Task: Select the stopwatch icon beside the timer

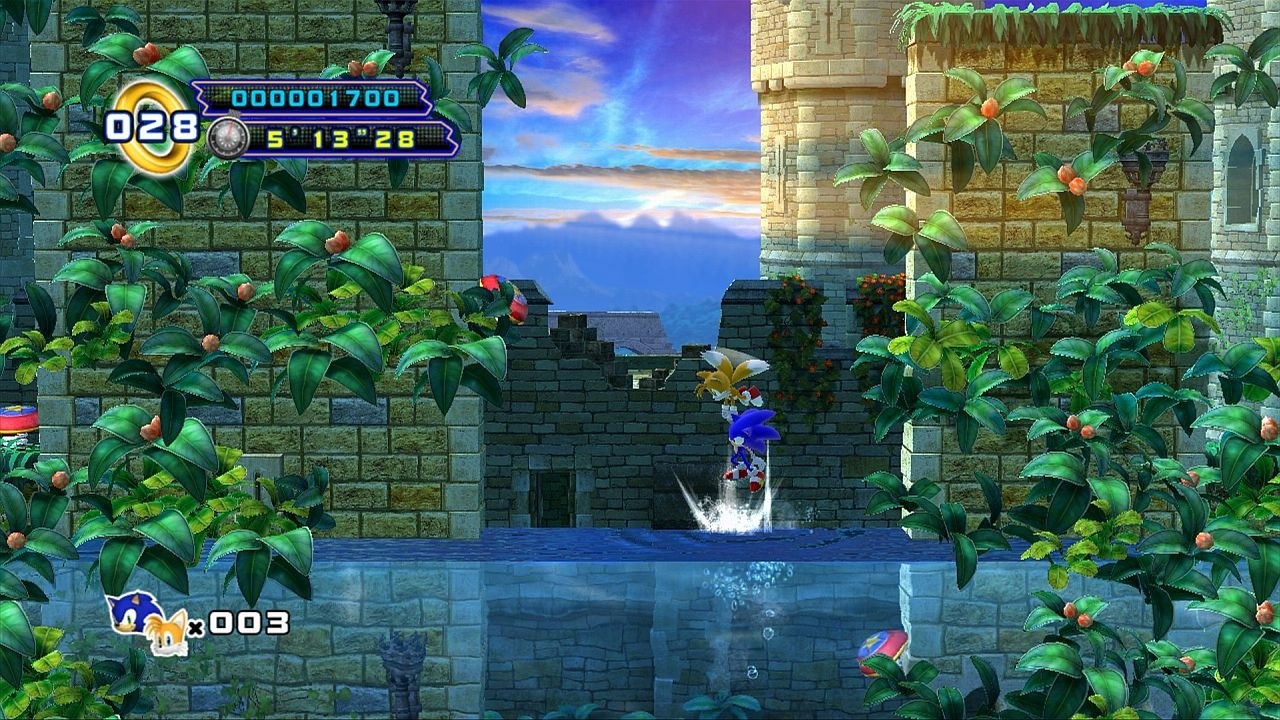Action: point(228,138)
